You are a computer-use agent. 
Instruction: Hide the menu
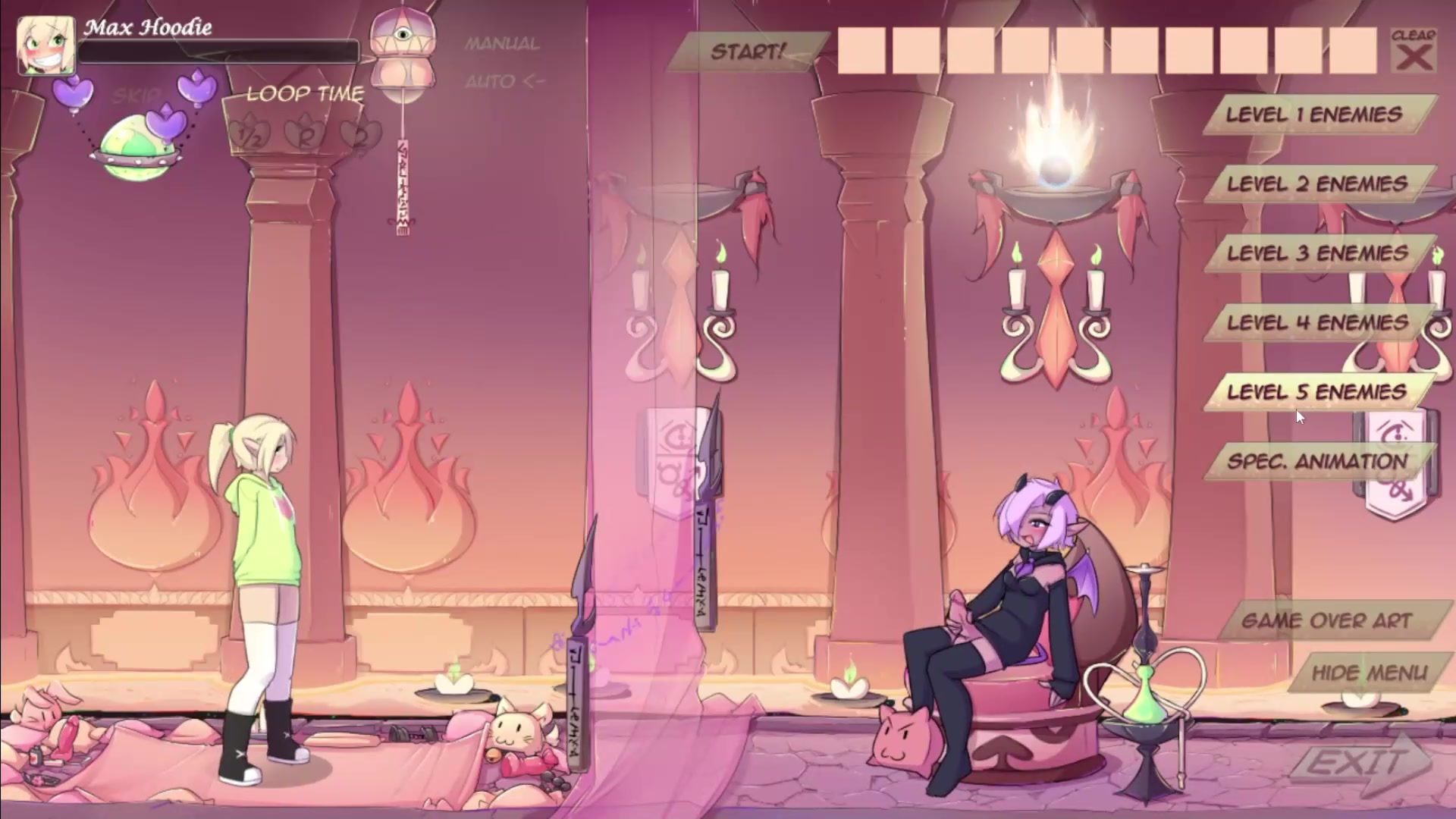[x=1369, y=673]
